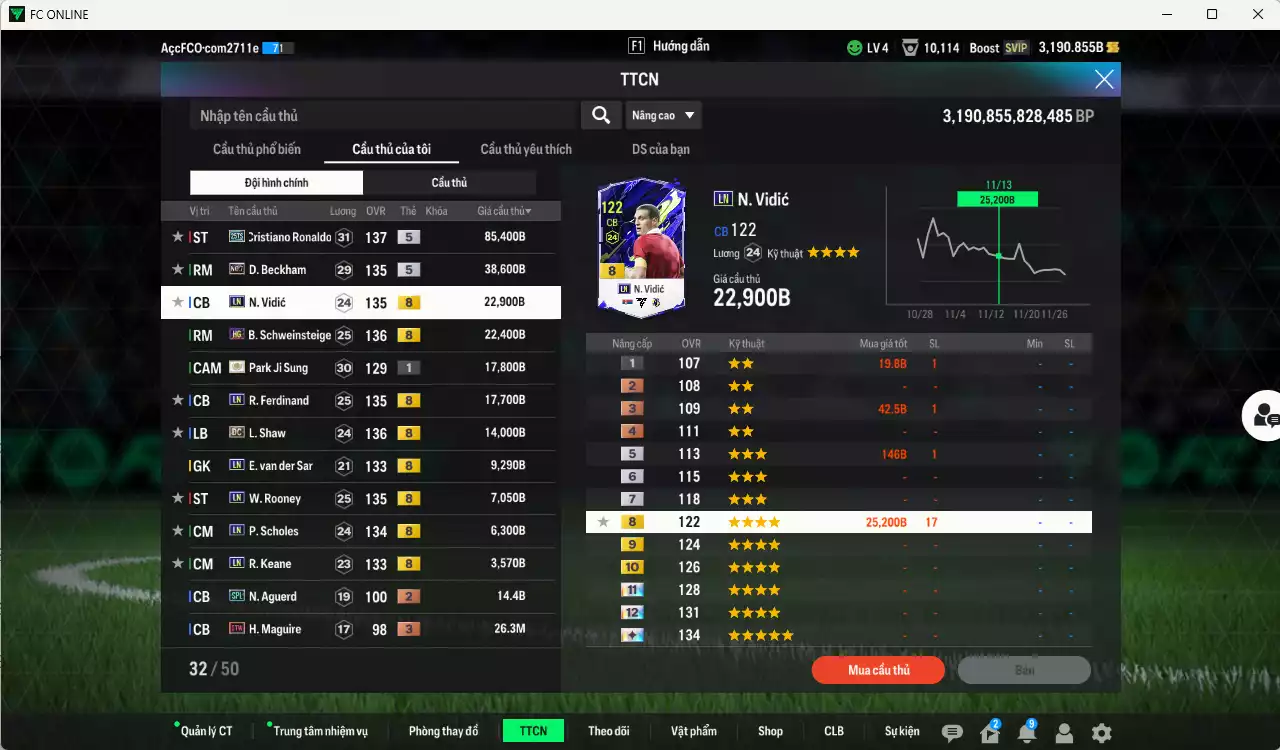Screen dimensions: 1280x750
Task: Open Quản lý CT from bottom bar
Action: pos(205,731)
